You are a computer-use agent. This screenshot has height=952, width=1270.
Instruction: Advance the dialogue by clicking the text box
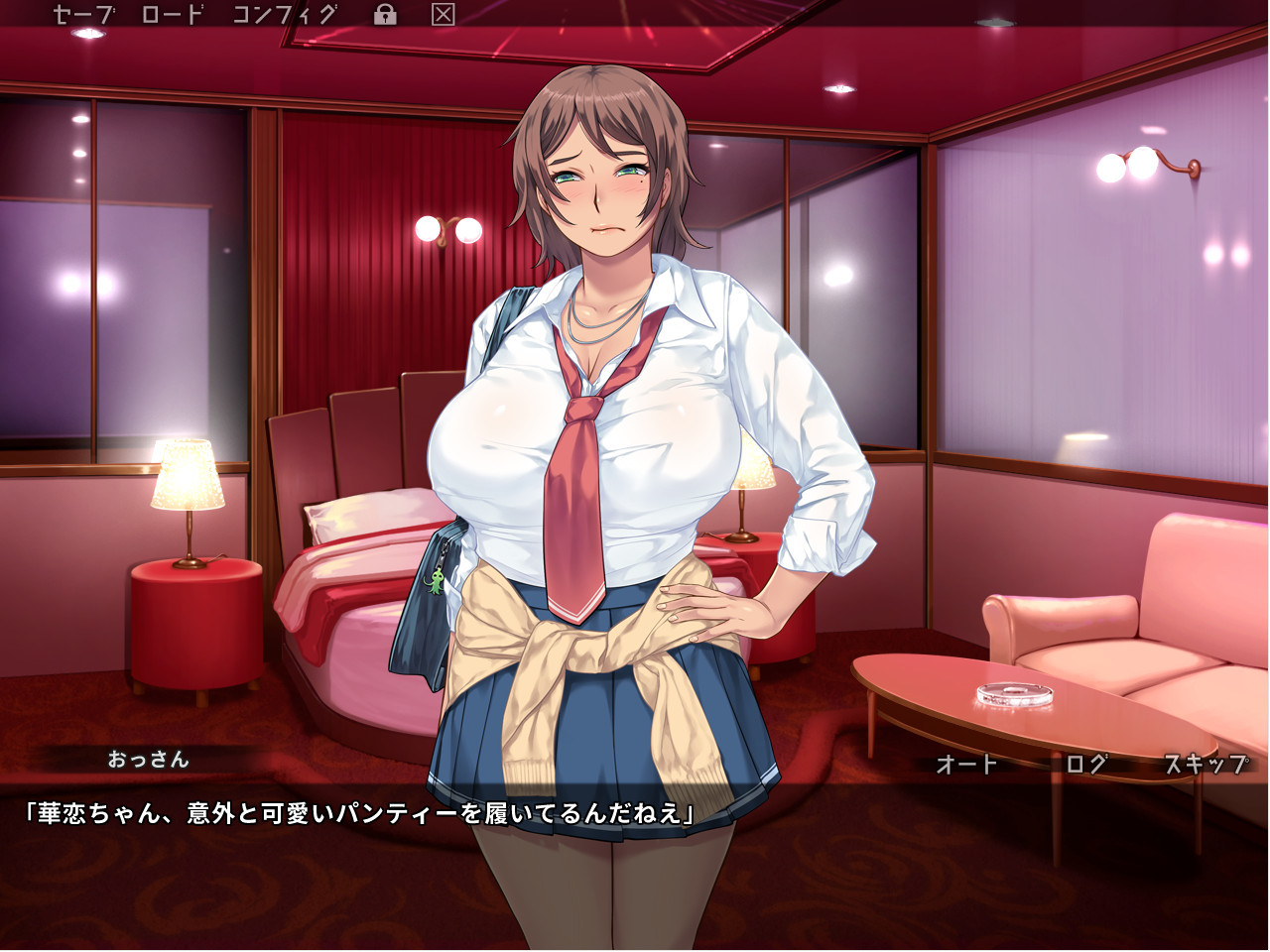click(635, 863)
